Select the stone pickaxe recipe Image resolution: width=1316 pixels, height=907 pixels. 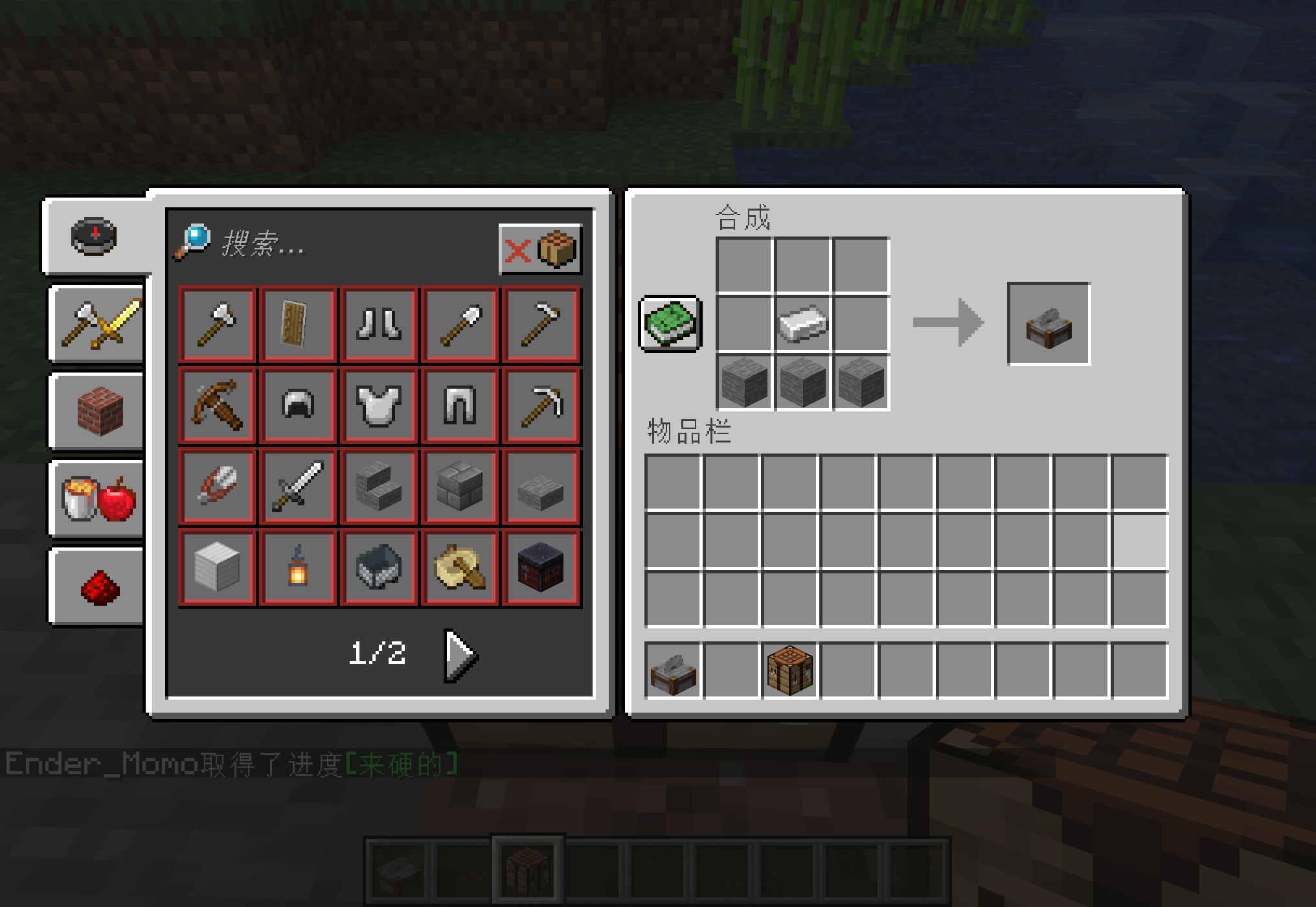pos(541,405)
